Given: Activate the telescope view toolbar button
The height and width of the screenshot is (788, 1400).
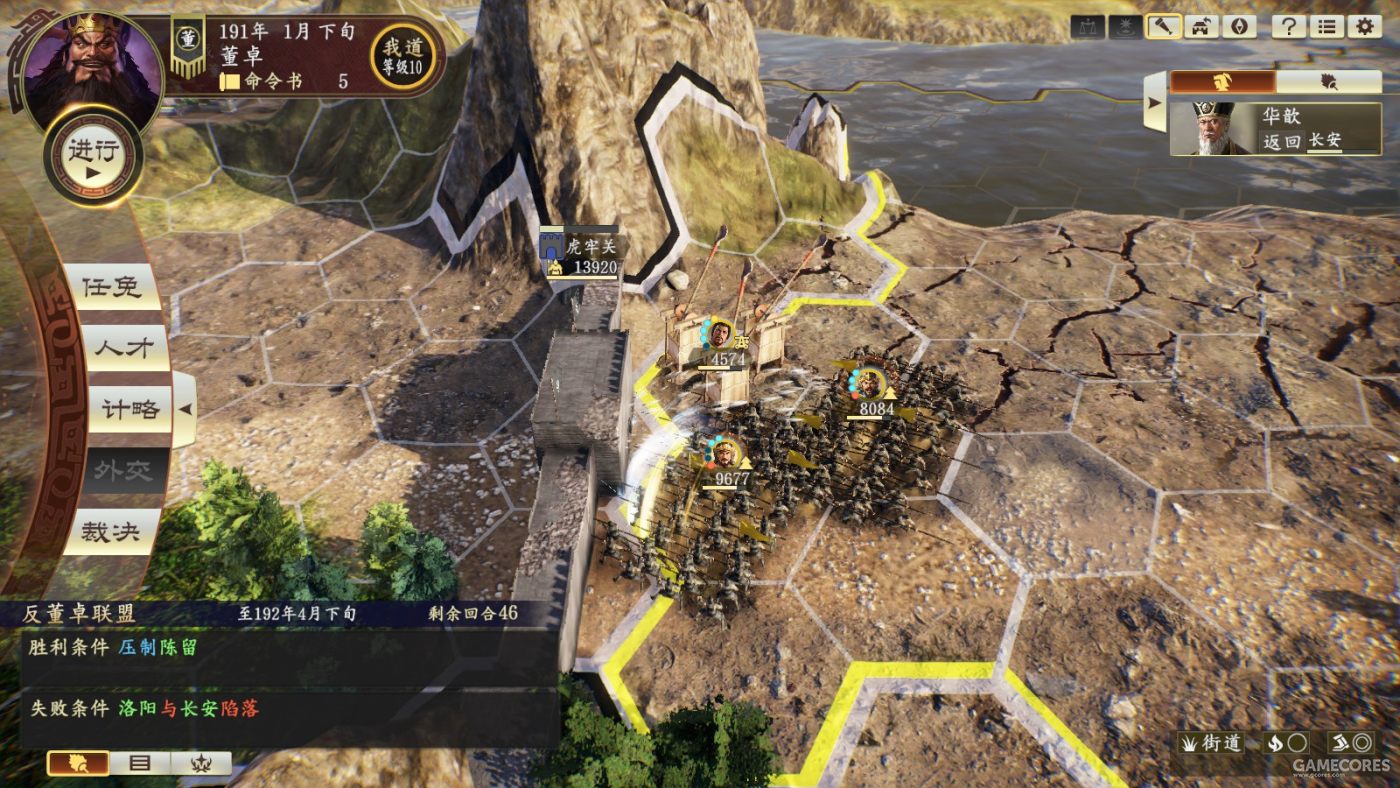Looking at the screenshot, I should [x=1163, y=27].
